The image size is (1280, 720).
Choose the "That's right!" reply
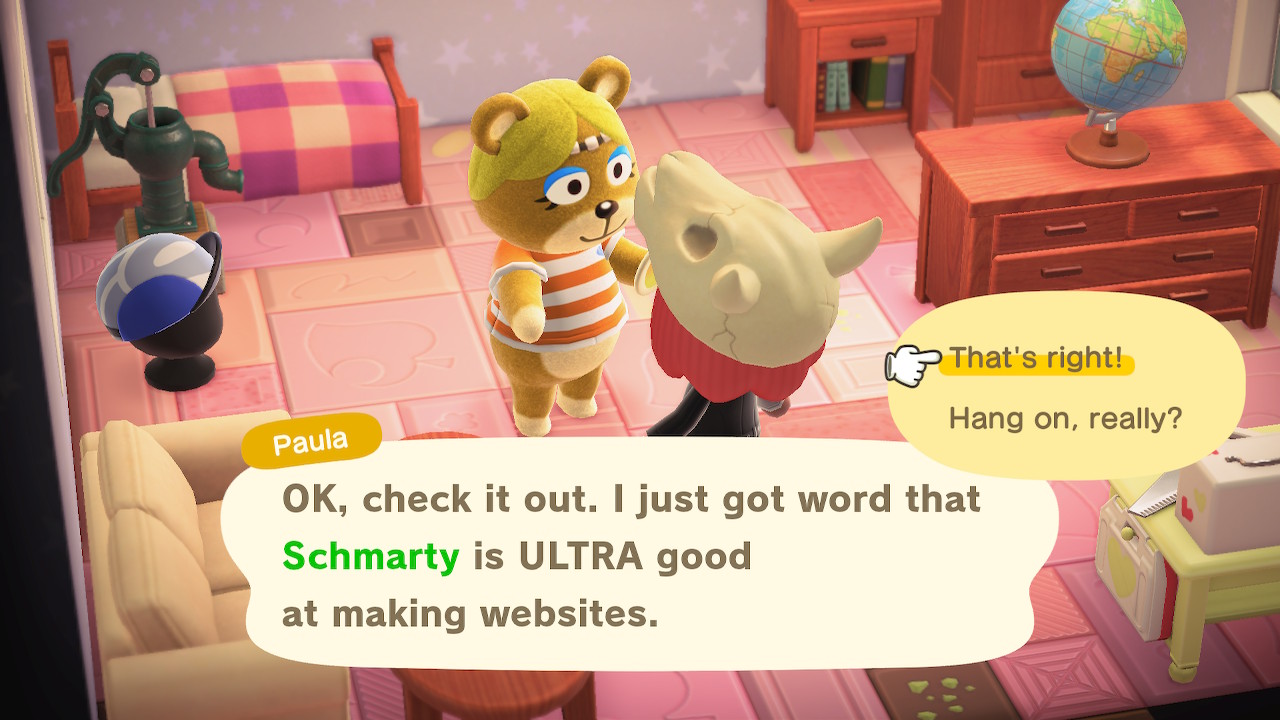(1035, 359)
